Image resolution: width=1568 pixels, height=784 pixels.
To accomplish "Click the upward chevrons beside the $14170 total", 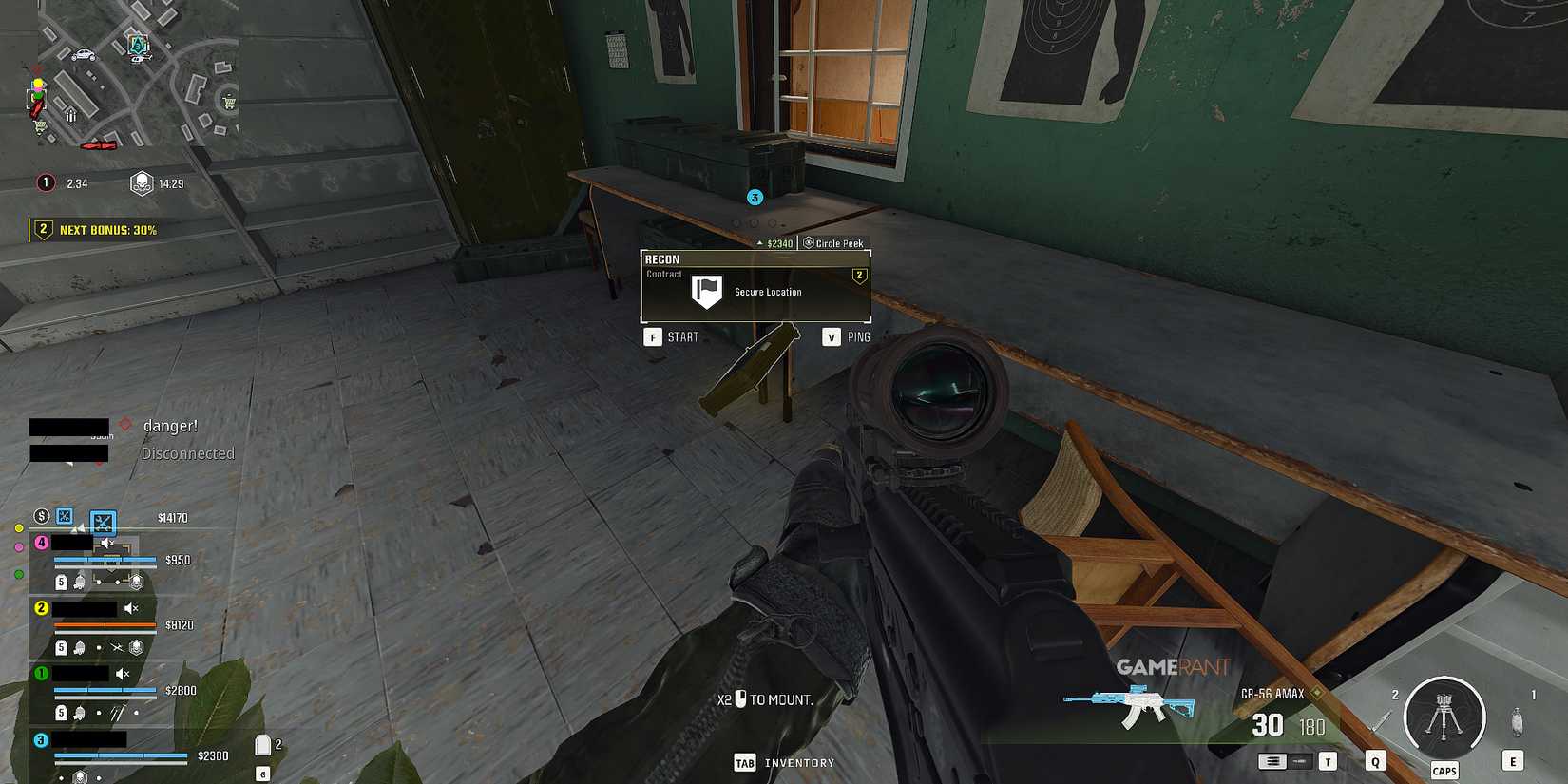I will tap(78, 528).
